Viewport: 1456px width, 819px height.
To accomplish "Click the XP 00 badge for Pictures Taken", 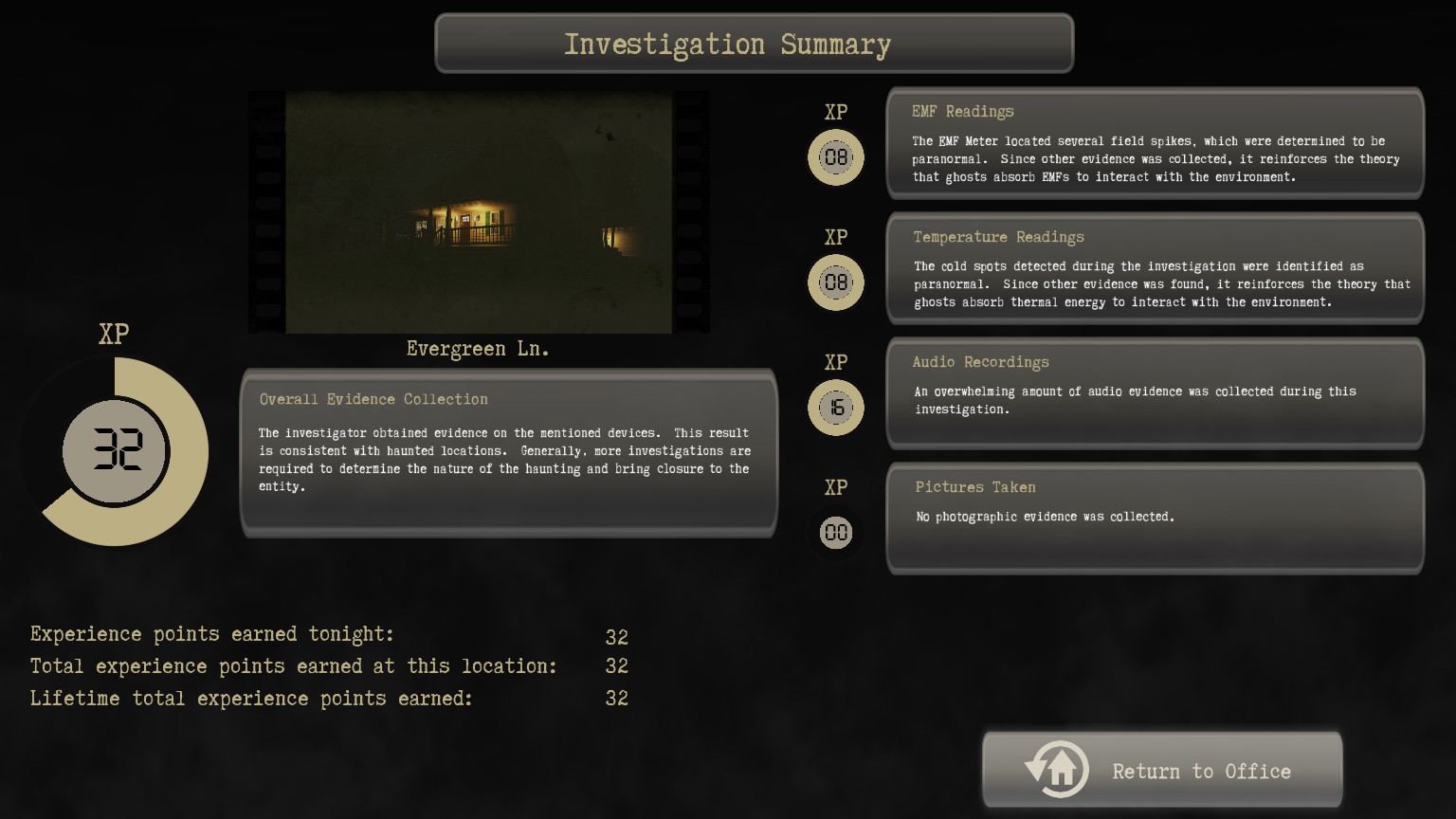I will tap(835, 532).
